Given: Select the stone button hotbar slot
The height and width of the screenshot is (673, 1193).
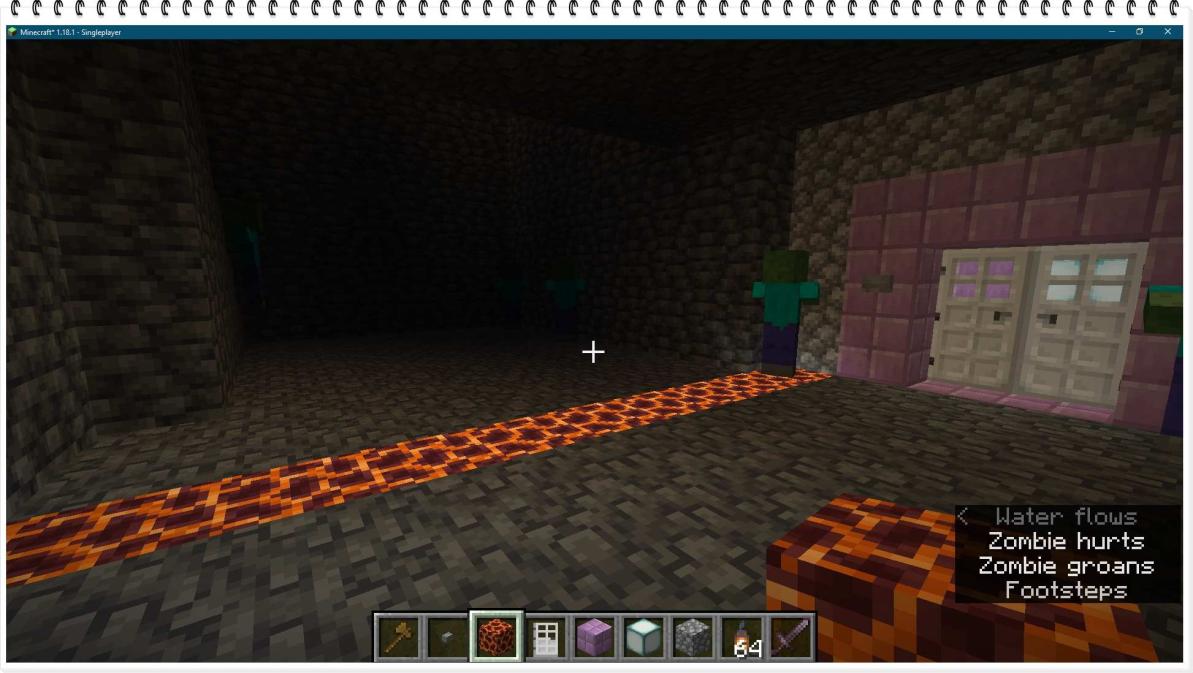Looking at the screenshot, I should (x=448, y=637).
